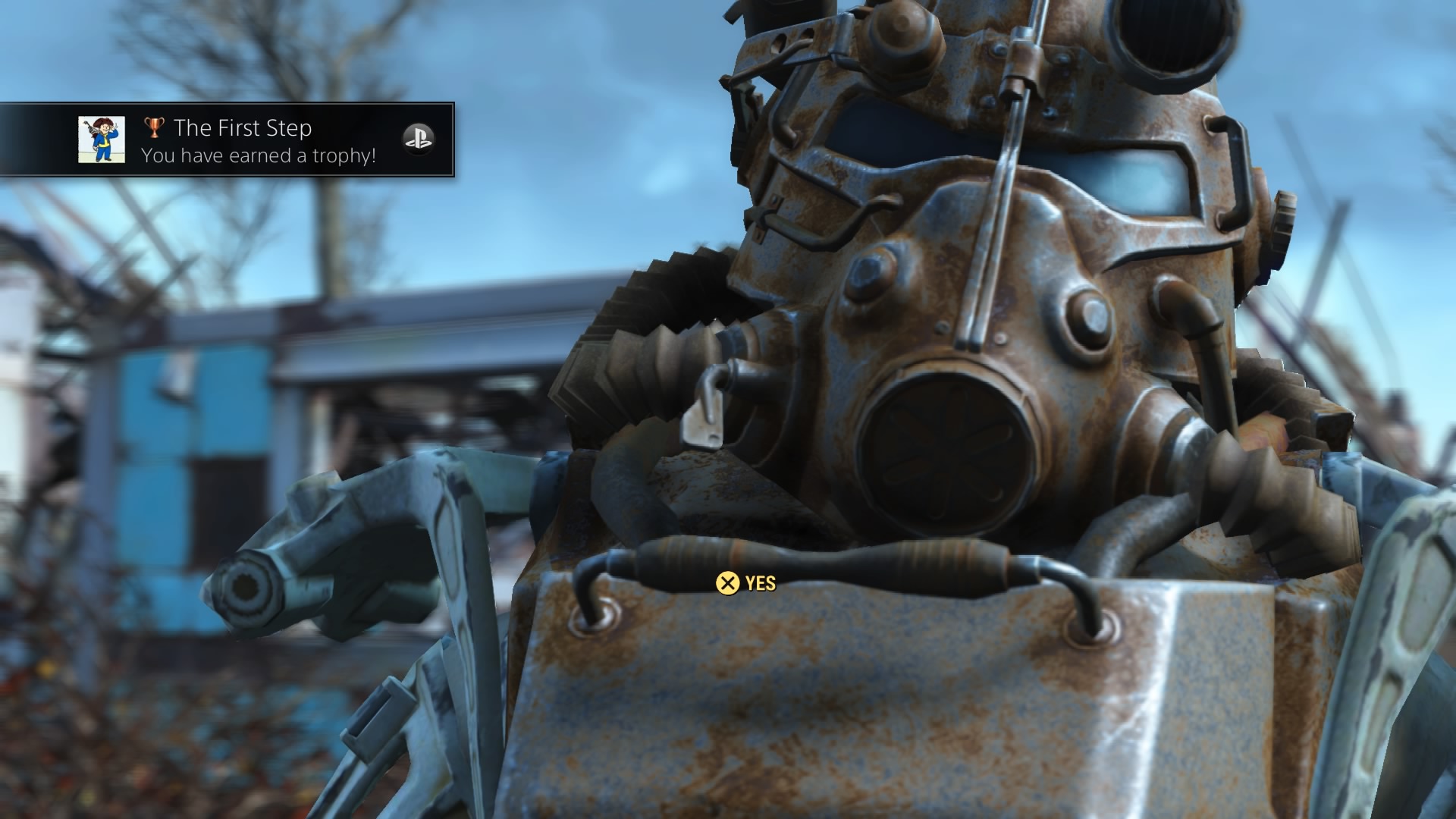This screenshot has height=819, width=1456.
Task: Click the PlayStation logo on the notification
Action: 418,140
